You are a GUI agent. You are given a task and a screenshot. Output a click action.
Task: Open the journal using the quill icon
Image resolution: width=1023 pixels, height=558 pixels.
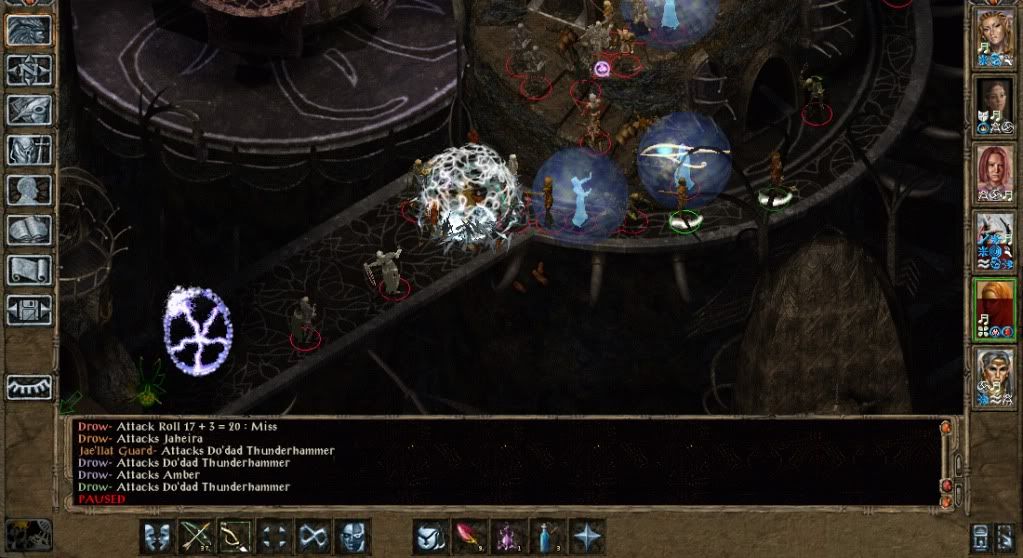pos(29,109)
